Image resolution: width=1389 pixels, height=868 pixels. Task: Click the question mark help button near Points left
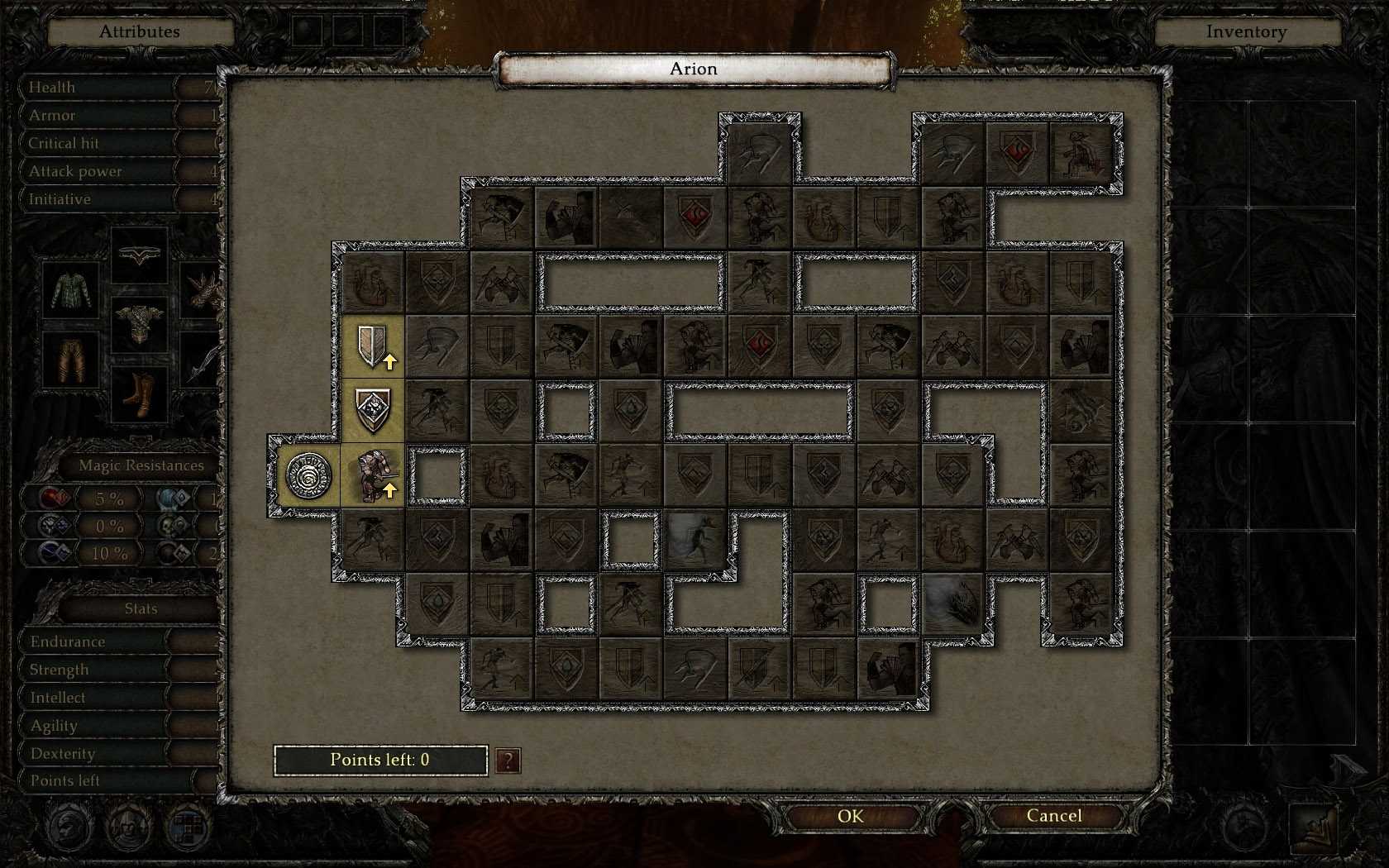508,761
